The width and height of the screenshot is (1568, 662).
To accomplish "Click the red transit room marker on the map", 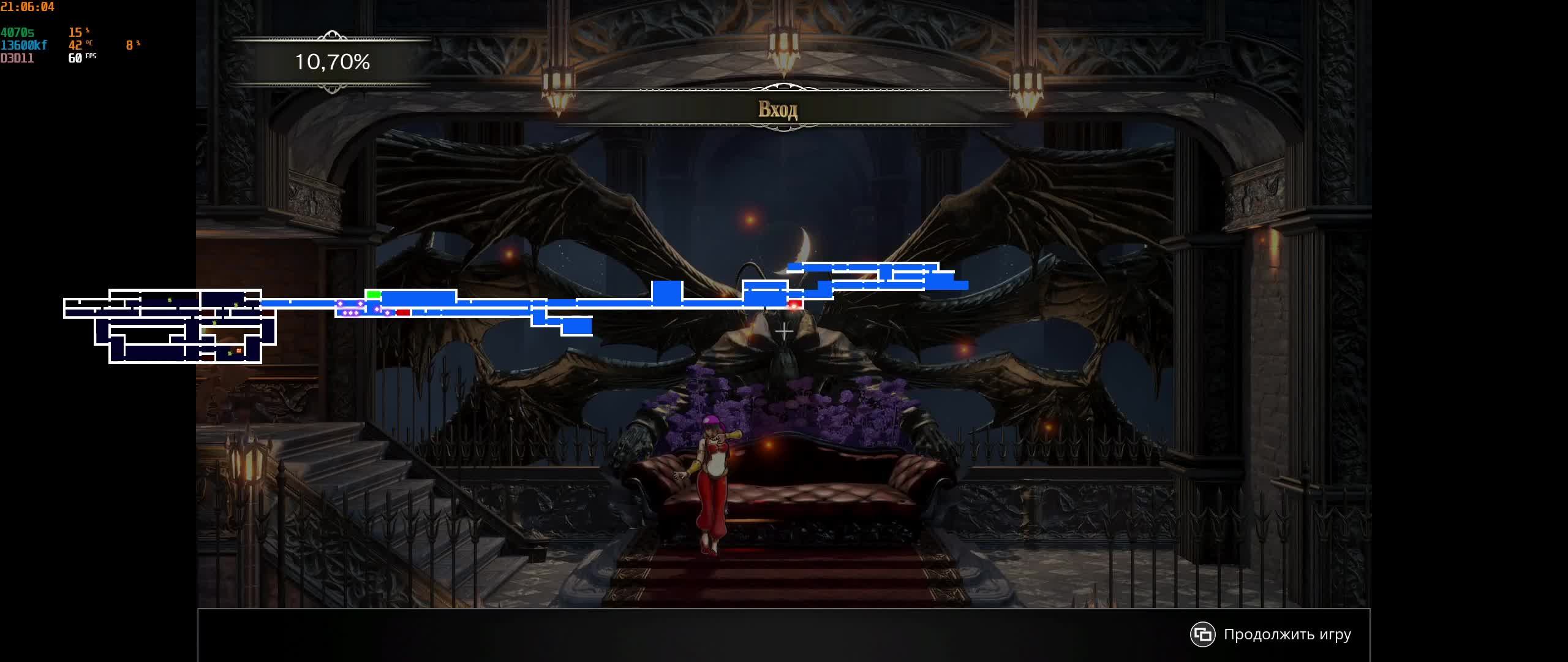I will 402,311.
